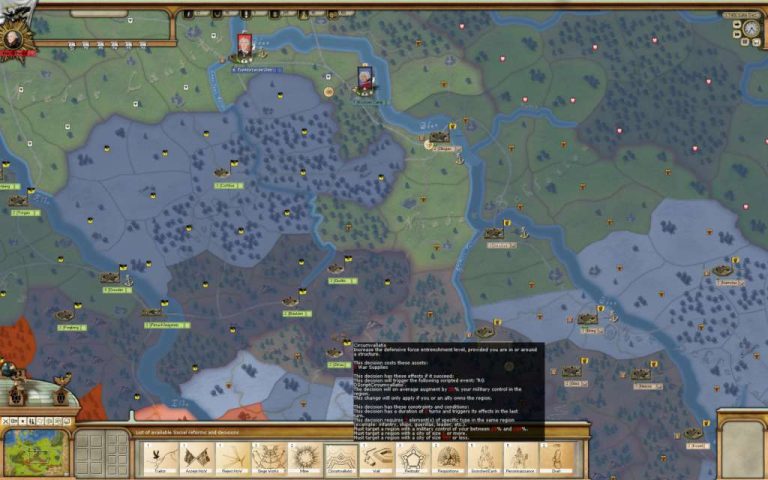Screen dimensions: 768x480
Task: Select the Siege Works decision card
Action: (x=267, y=458)
